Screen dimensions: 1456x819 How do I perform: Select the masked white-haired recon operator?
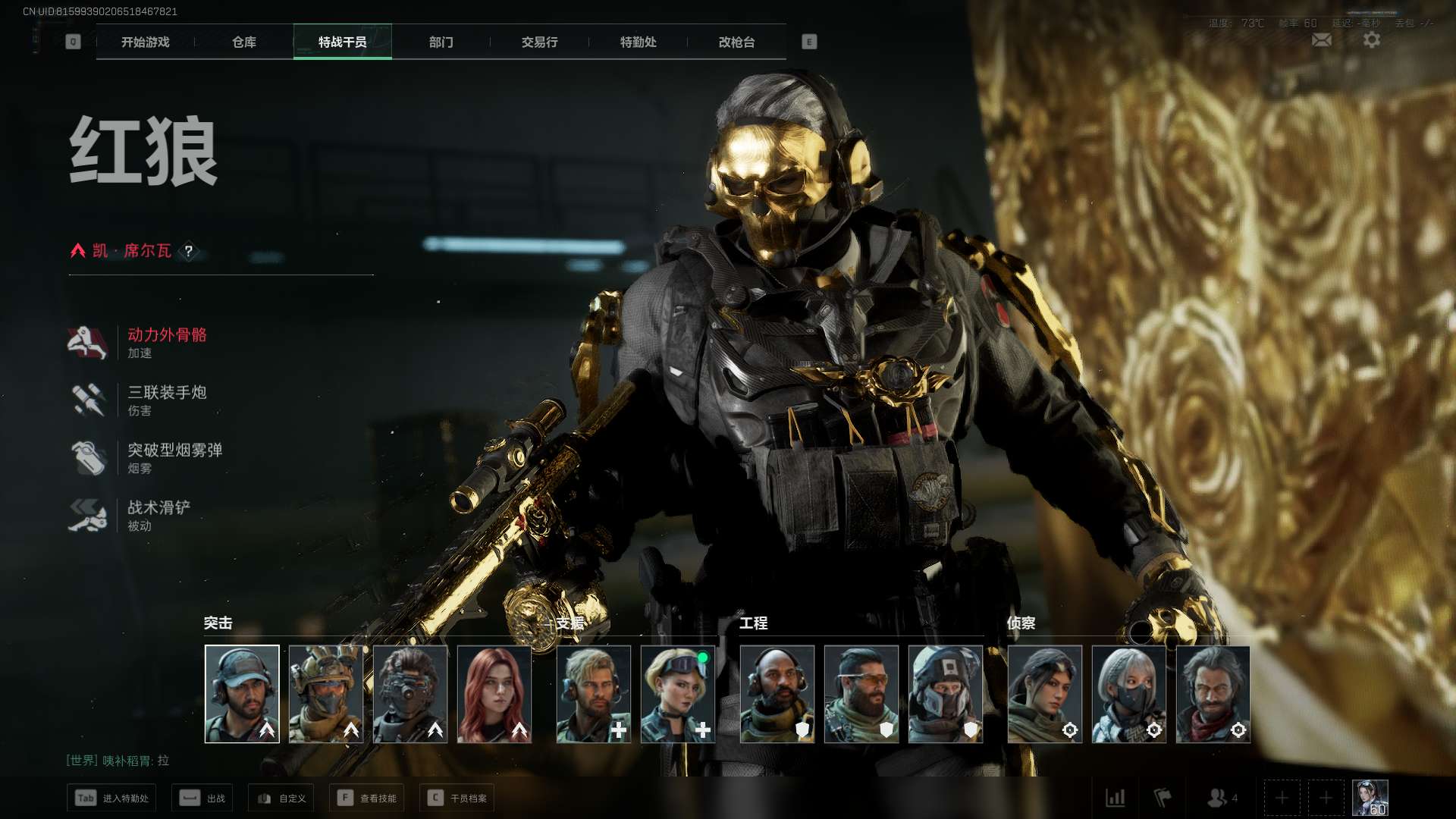tap(1128, 694)
